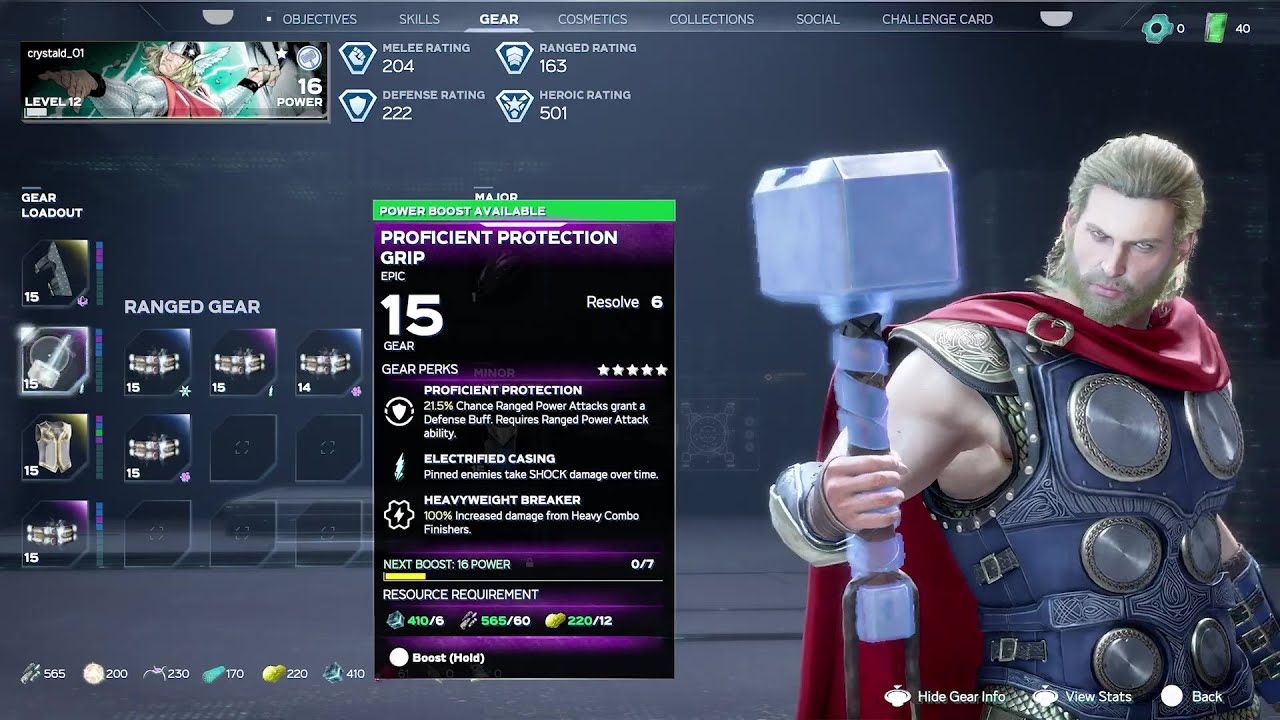Switch to the Objectives tab
Viewport: 1280px width, 720px height.
coord(319,19)
